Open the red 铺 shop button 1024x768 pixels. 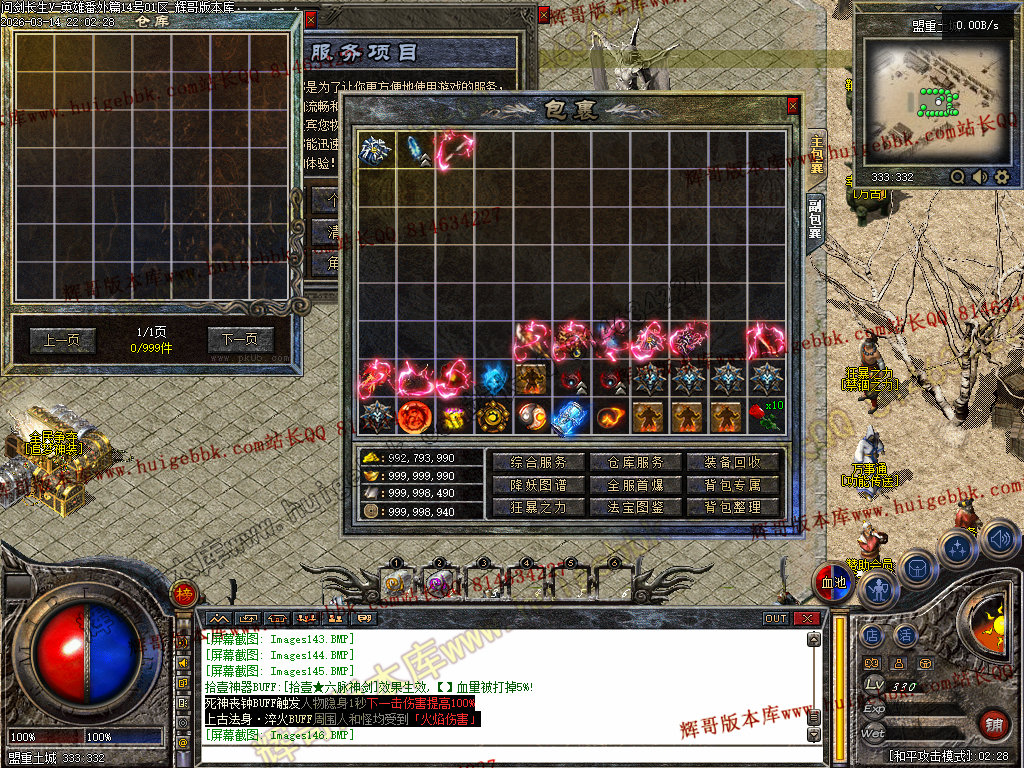pos(993,724)
